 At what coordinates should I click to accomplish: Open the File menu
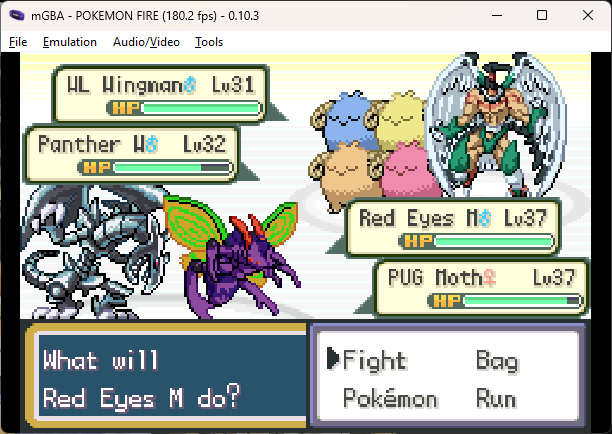[x=18, y=42]
